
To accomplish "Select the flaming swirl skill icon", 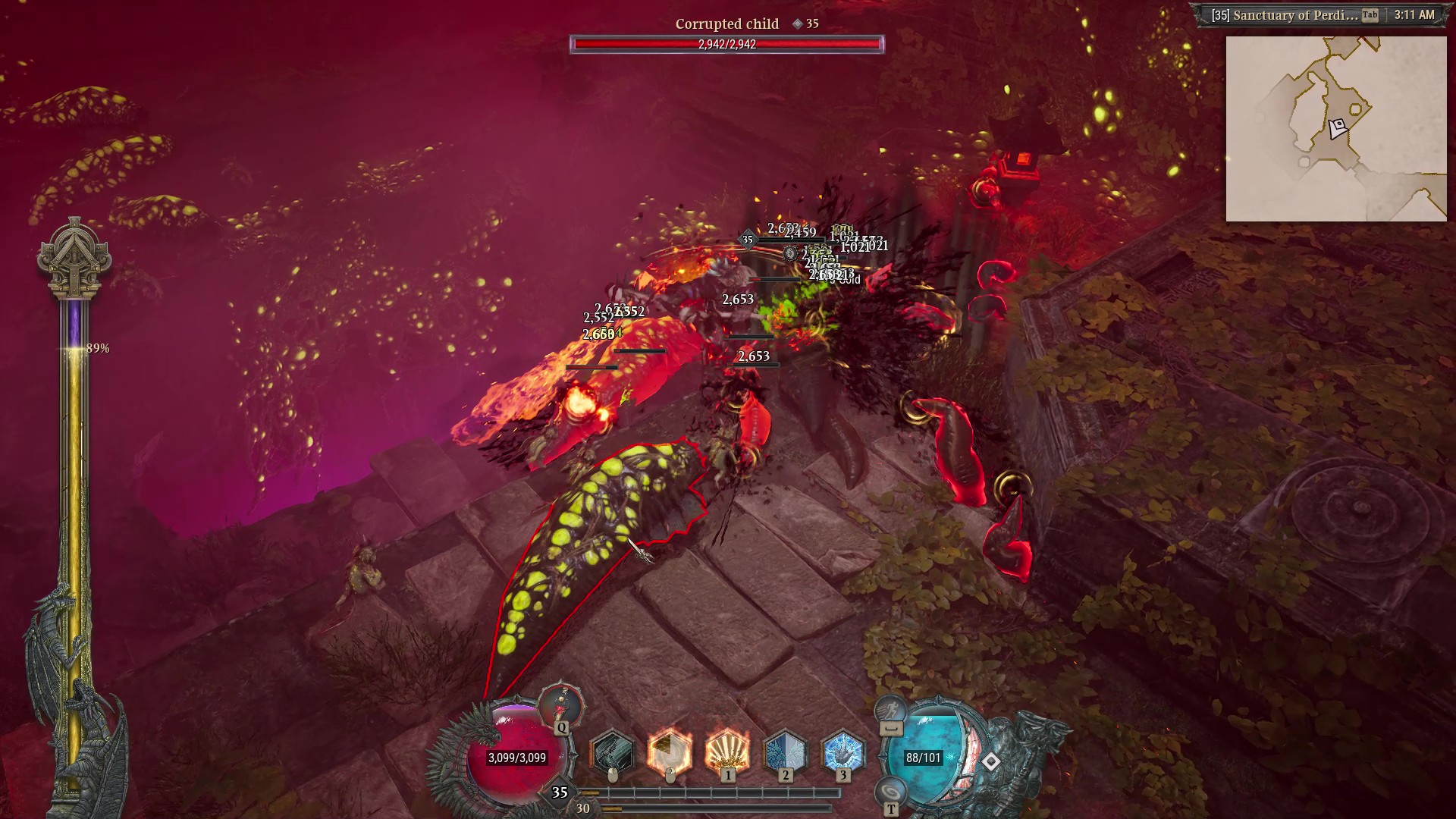I will [x=670, y=752].
